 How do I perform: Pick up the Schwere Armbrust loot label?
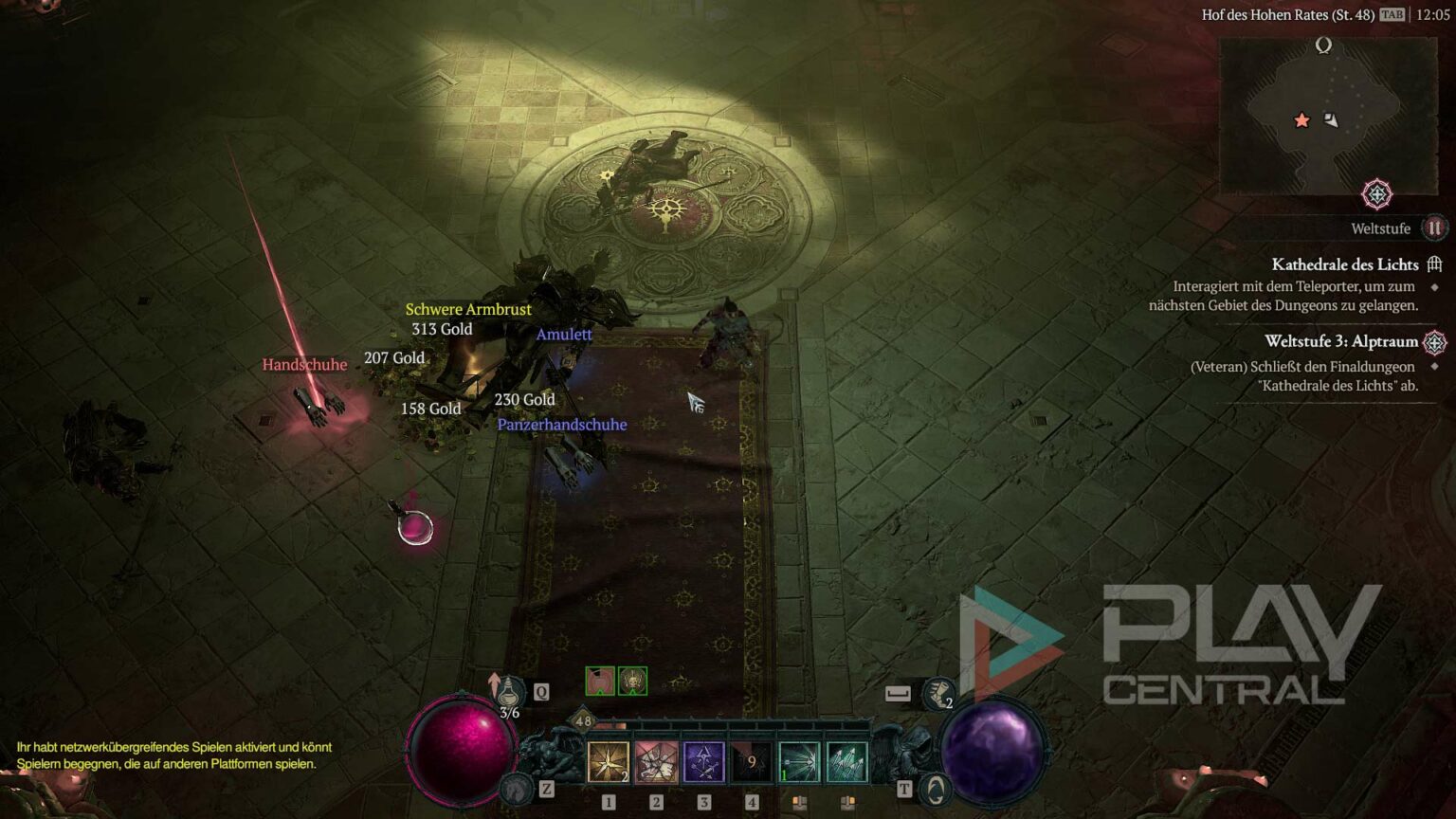click(468, 309)
